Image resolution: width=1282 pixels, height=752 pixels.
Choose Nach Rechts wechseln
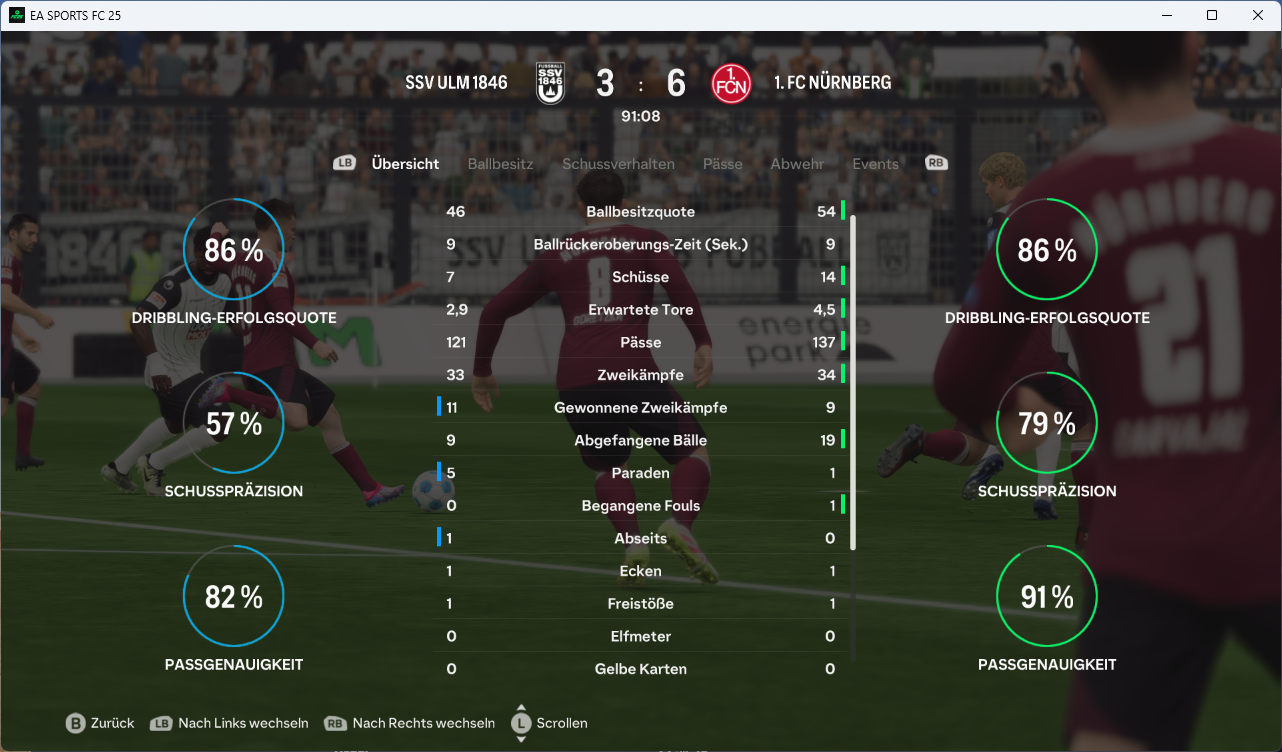tap(410, 723)
